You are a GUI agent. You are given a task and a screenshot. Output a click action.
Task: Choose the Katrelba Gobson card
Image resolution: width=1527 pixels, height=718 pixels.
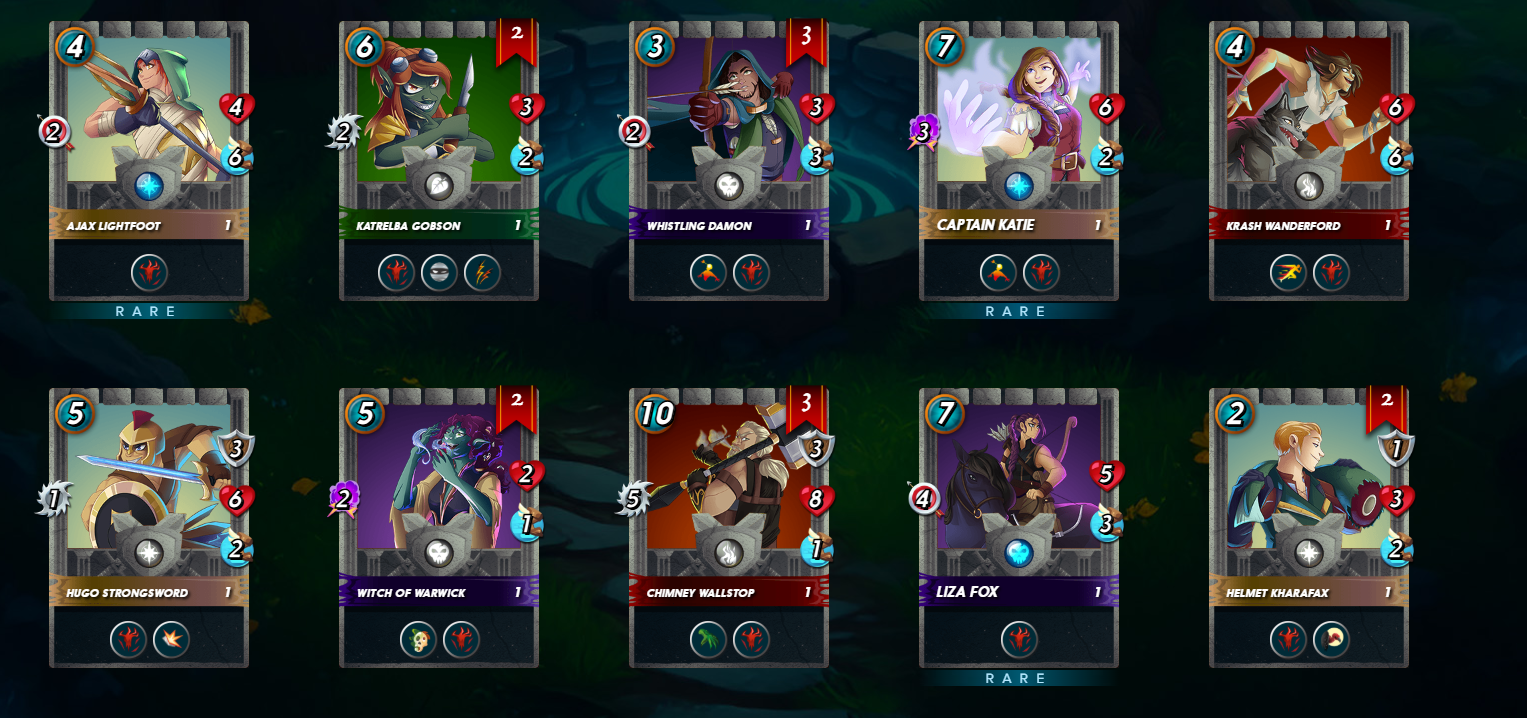[x=439, y=160]
